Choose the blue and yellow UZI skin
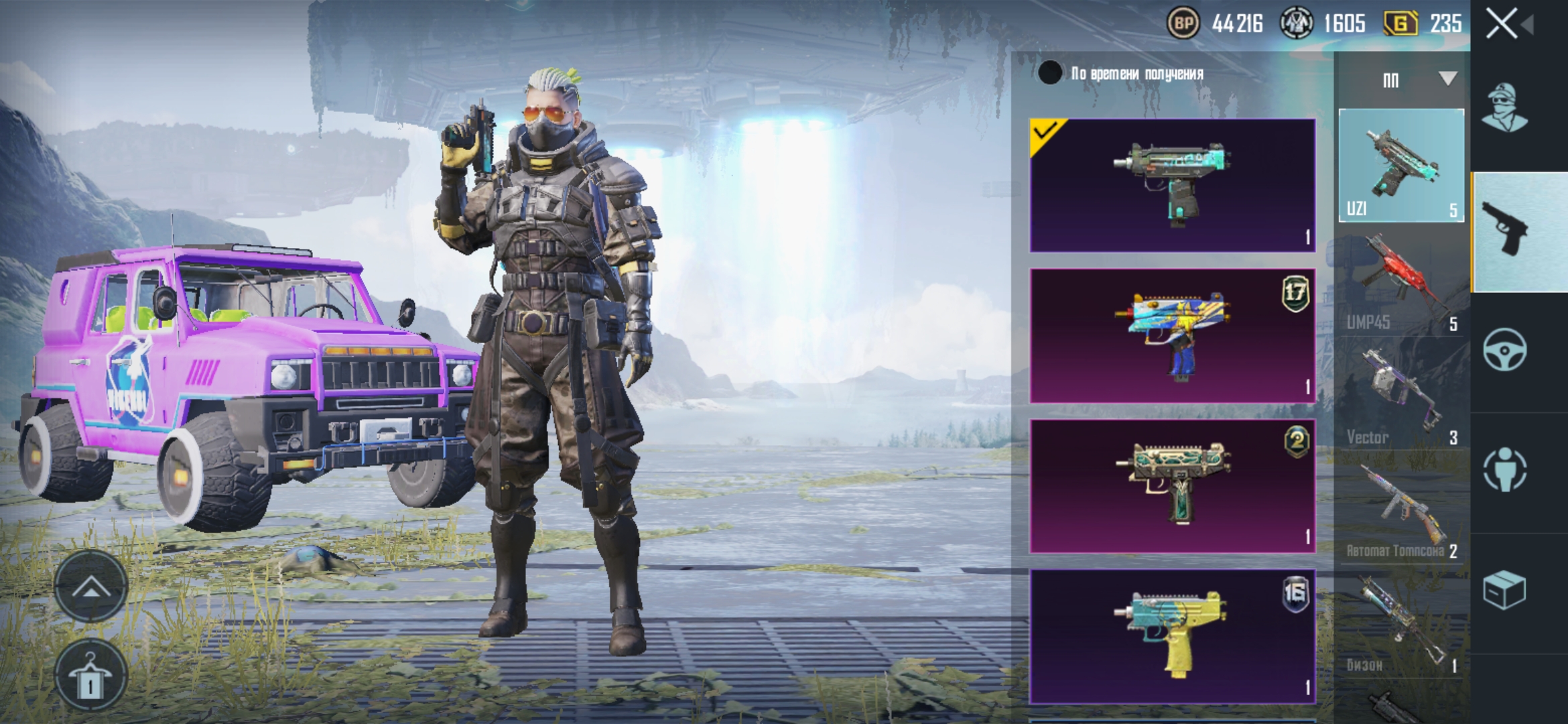This screenshot has height=724, width=1568. [1172, 336]
